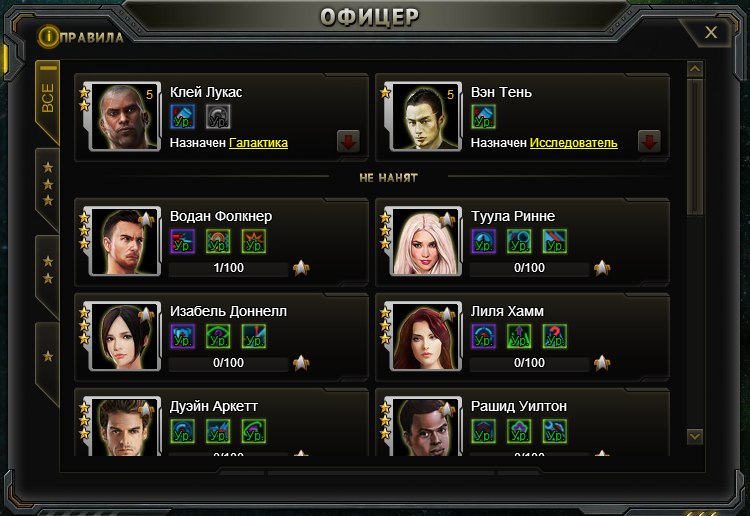Viewport: 750px width, 516px height.
Task: Open the Правила info button
Action: (x=47, y=37)
